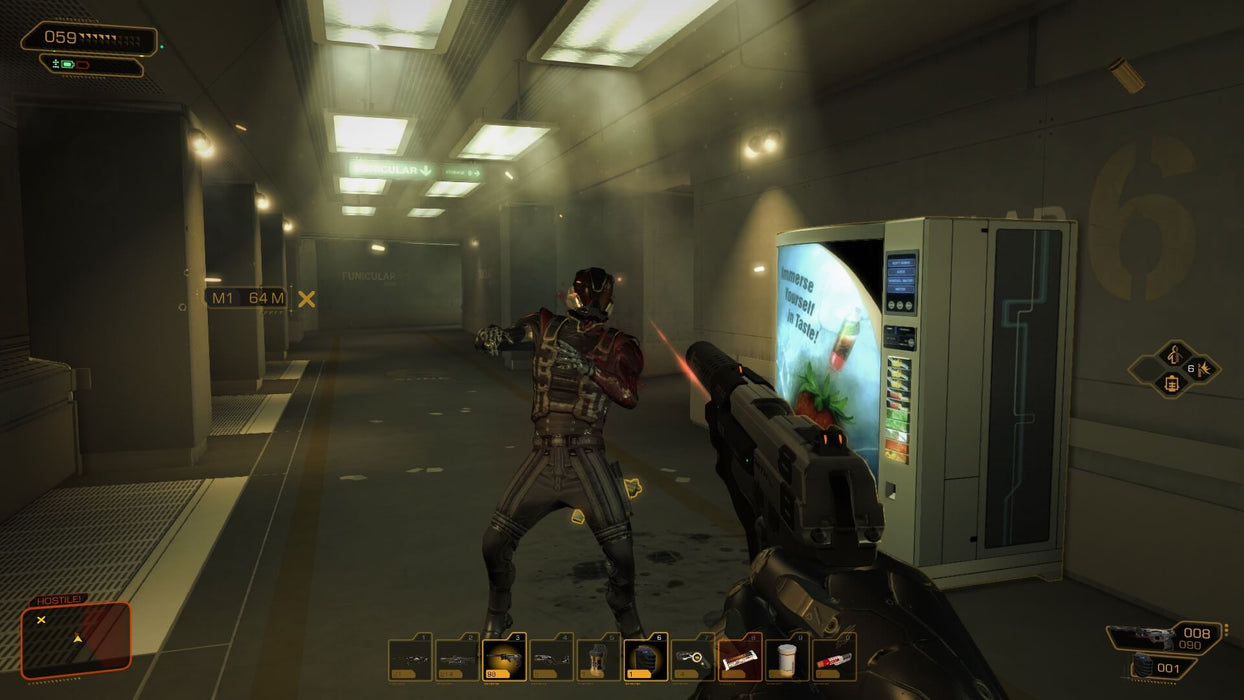The image size is (1244, 700).
Task: Select the grenade in hotbar slot 5
Action: pyautogui.click(x=598, y=658)
